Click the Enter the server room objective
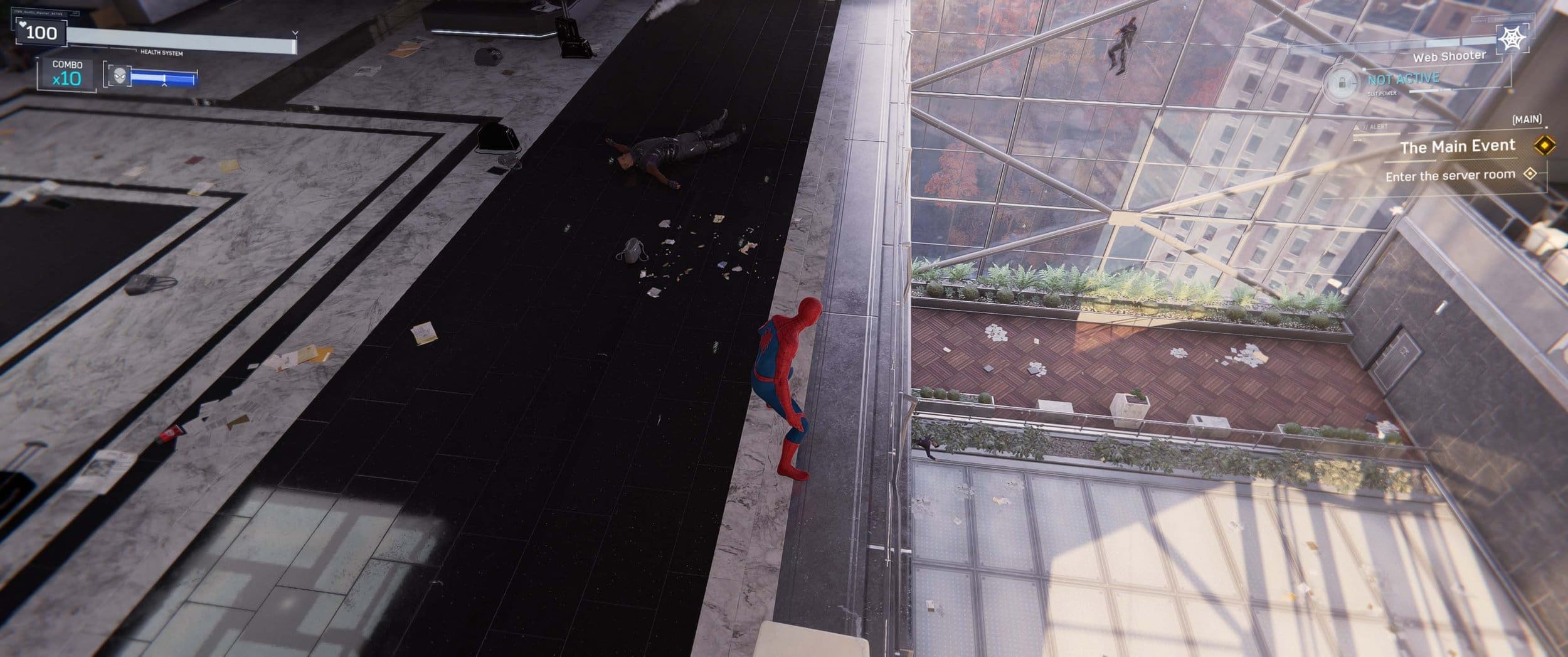The image size is (1568, 657). (1450, 175)
